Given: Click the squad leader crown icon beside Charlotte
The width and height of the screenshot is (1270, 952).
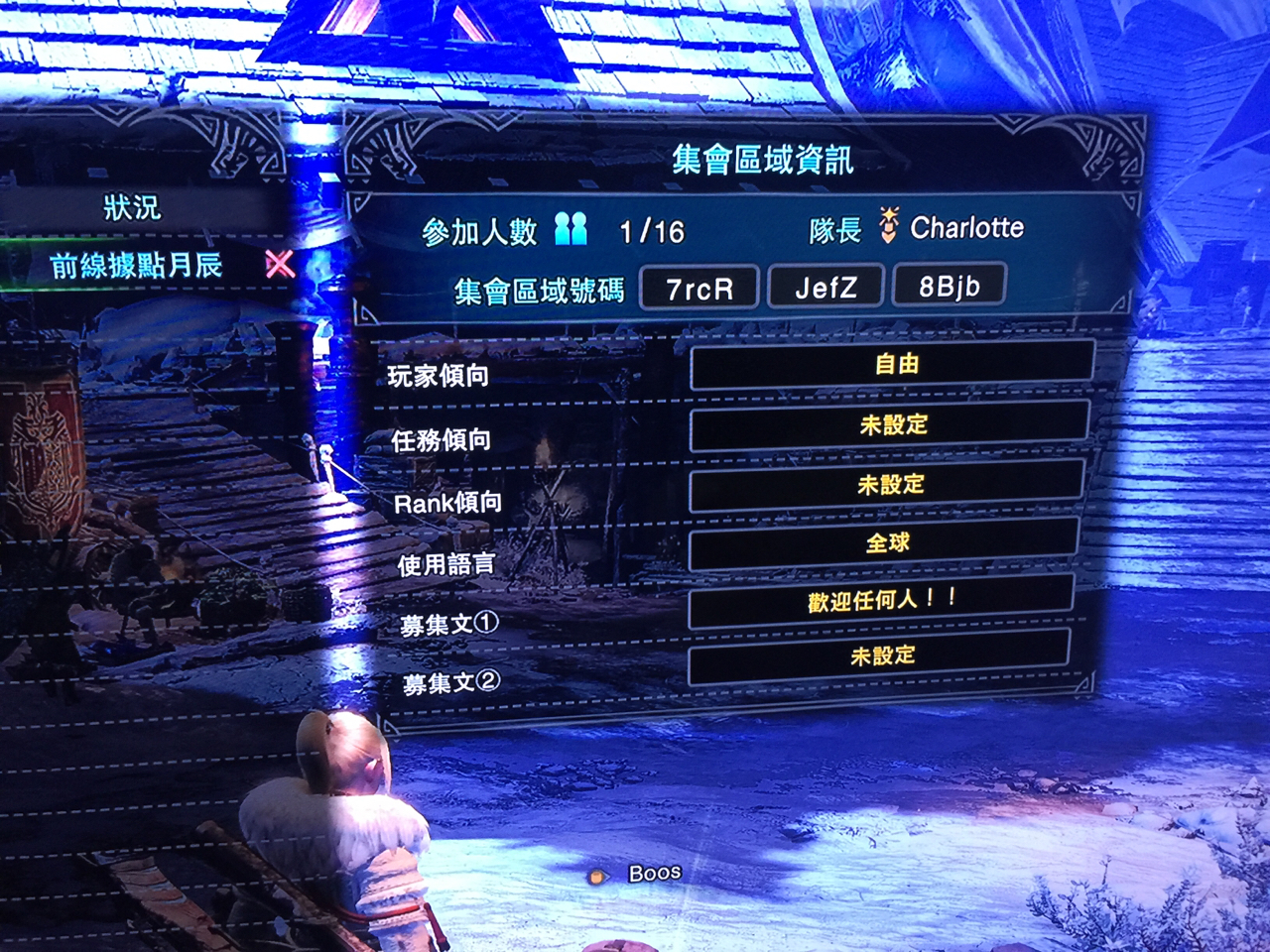Looking at the screenshot, I should pyautogui.click(x=890, y=226).
